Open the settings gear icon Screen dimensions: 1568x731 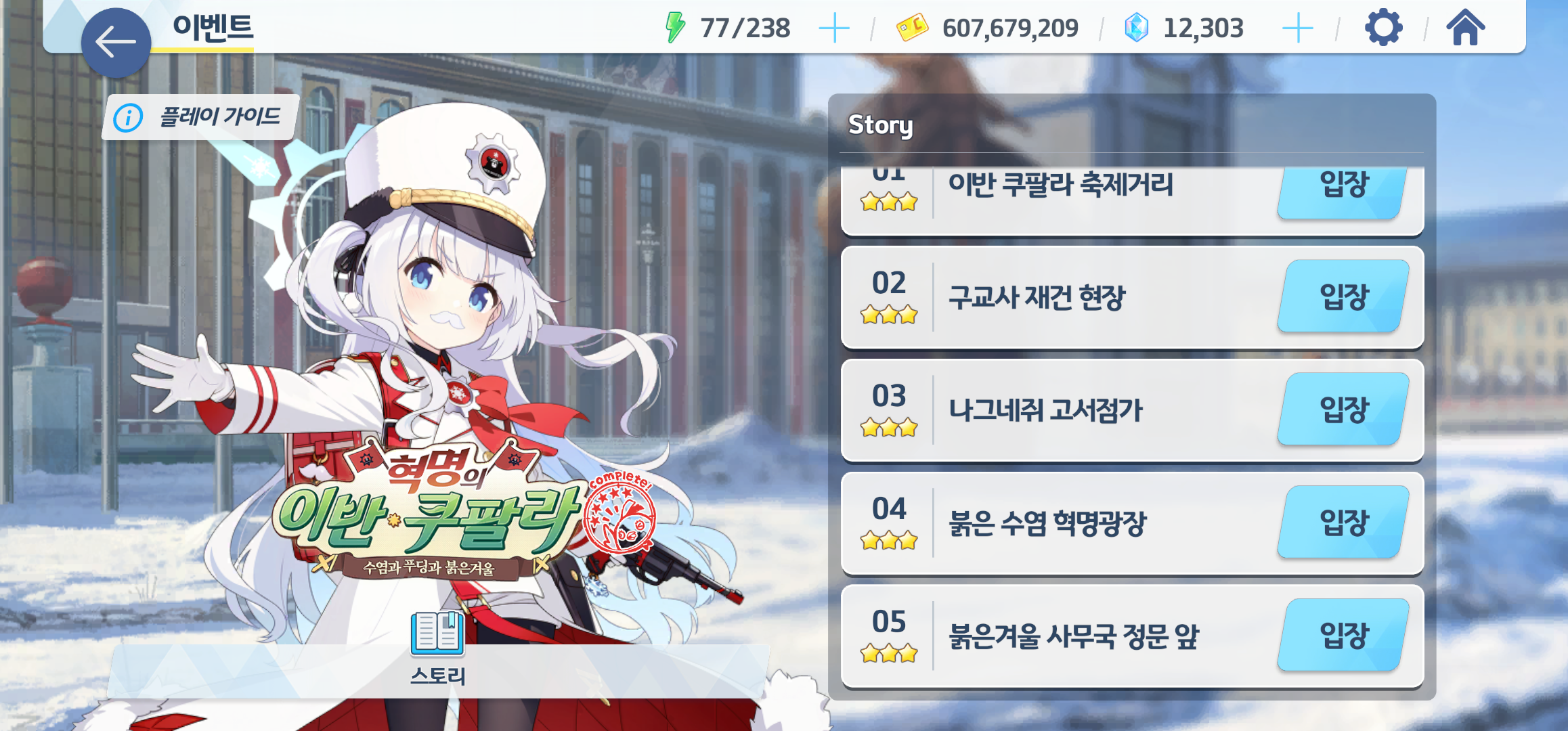click(1382, 28)
